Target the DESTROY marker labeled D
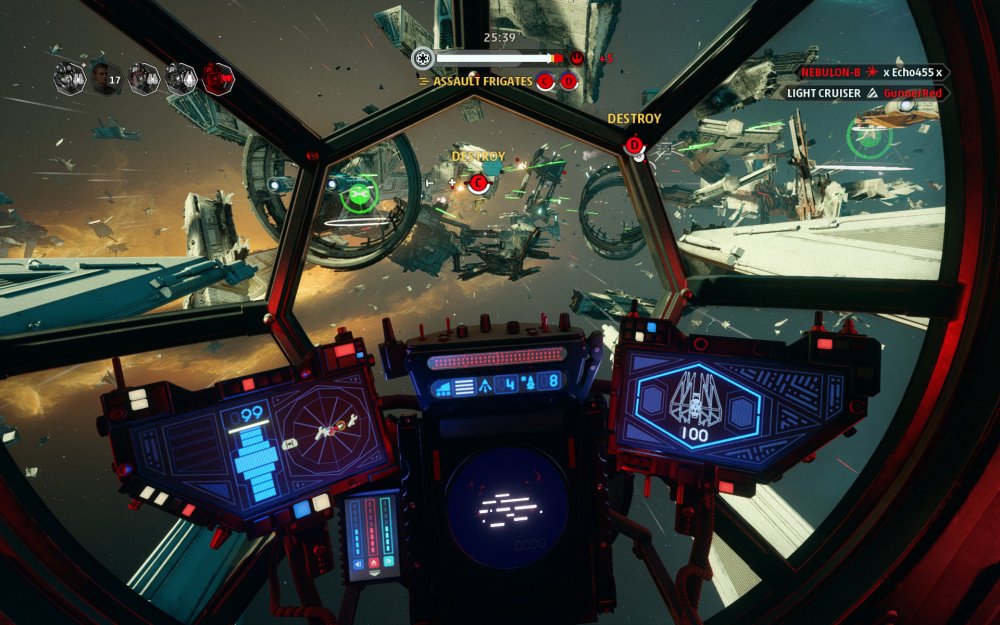Image resolution: width=1000 pixels, height=625 pixels. (x=634, y=146)
